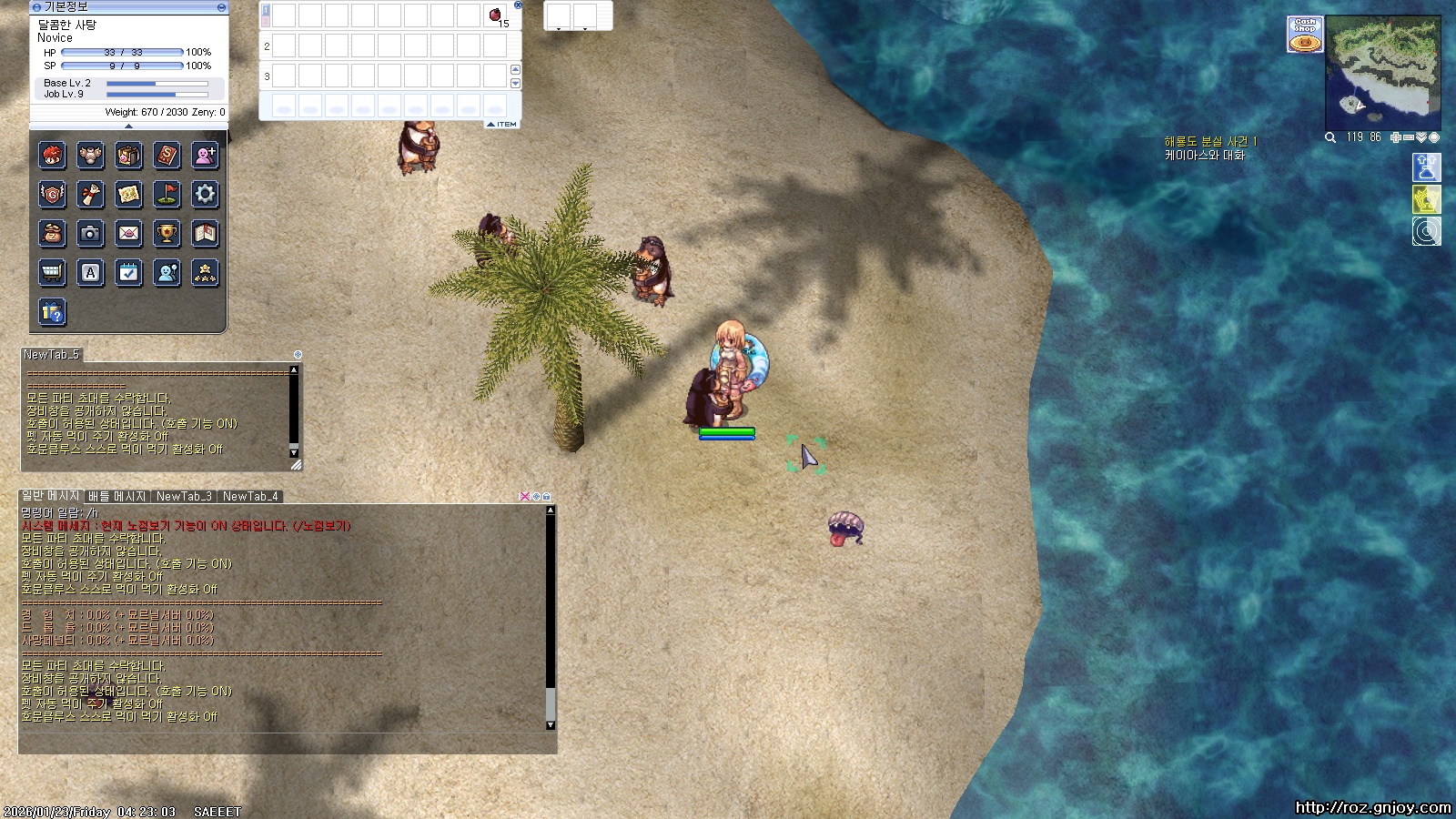Open the mail envelope icon
The width and height of the screenshot is (1456, 819).
click(x=129, y=234)
